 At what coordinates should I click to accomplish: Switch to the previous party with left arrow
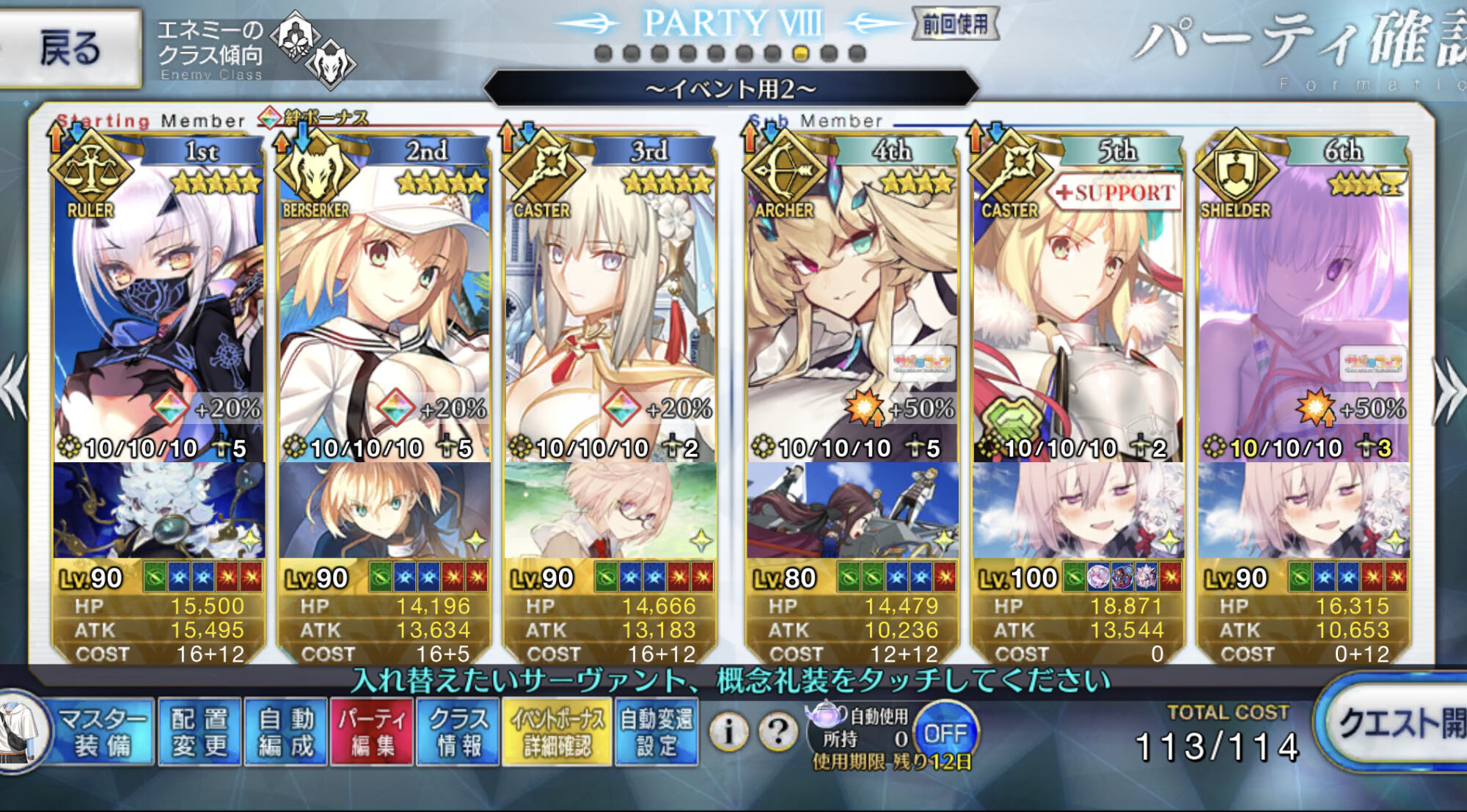[x=15, y=389]
